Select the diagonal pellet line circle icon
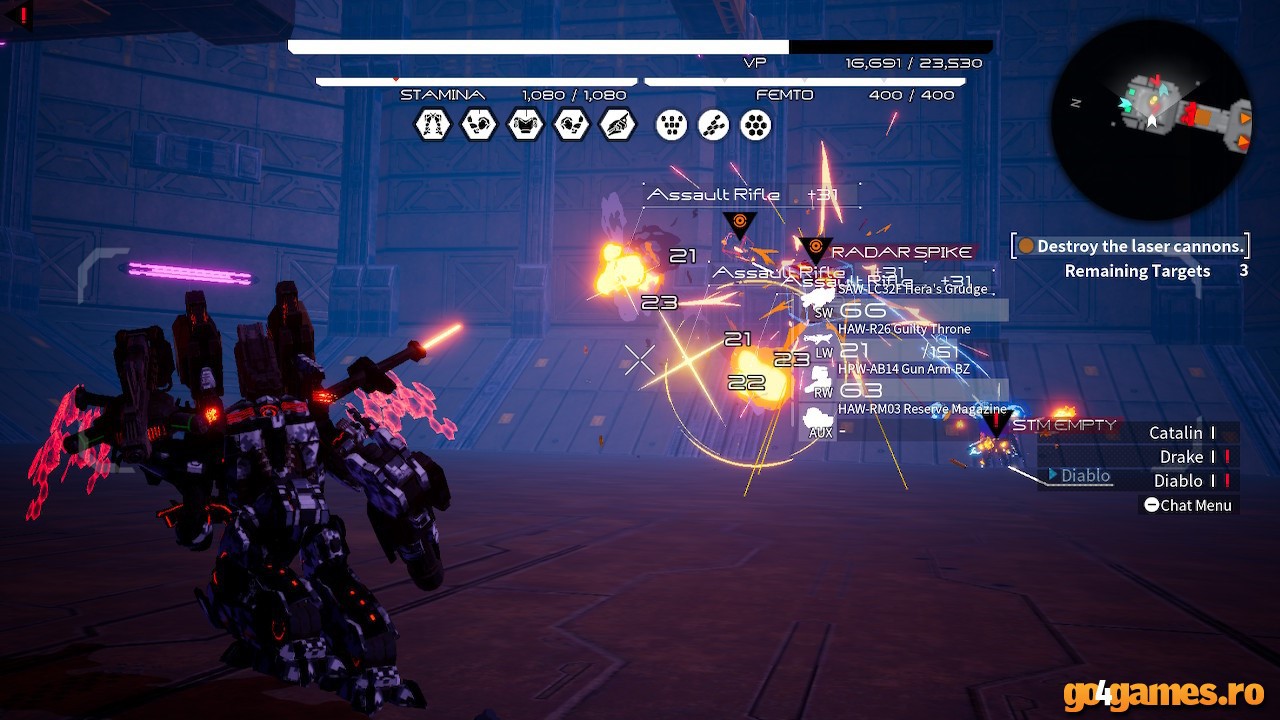 [714, 125]
